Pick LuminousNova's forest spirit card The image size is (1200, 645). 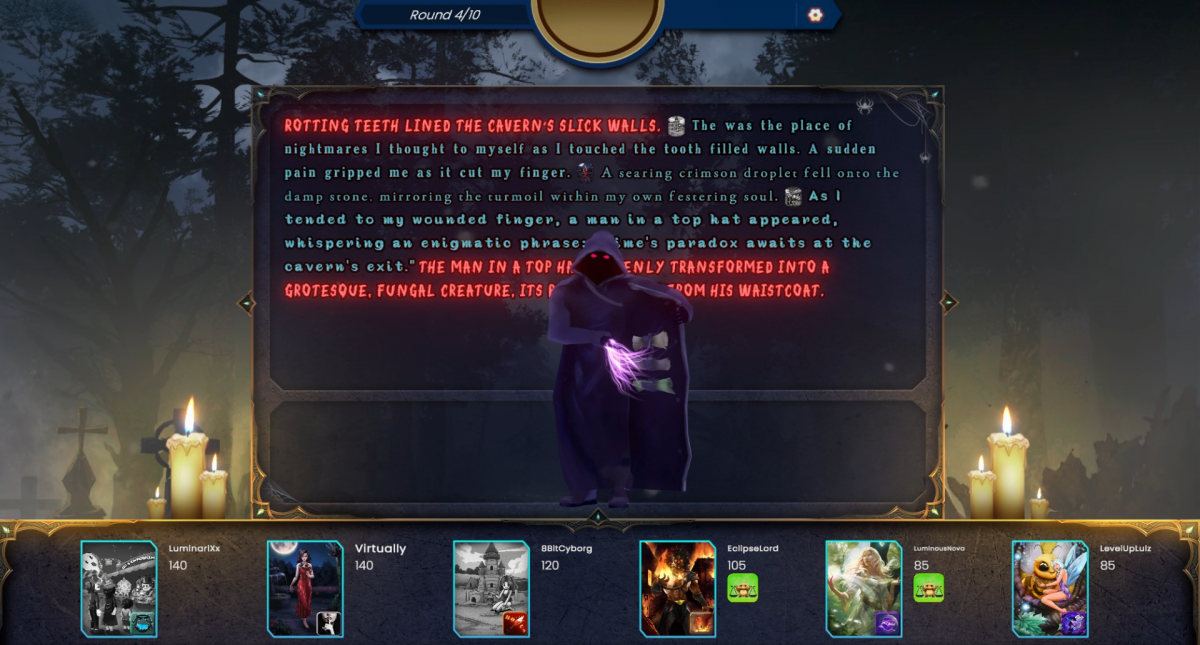tap(864, 589)
